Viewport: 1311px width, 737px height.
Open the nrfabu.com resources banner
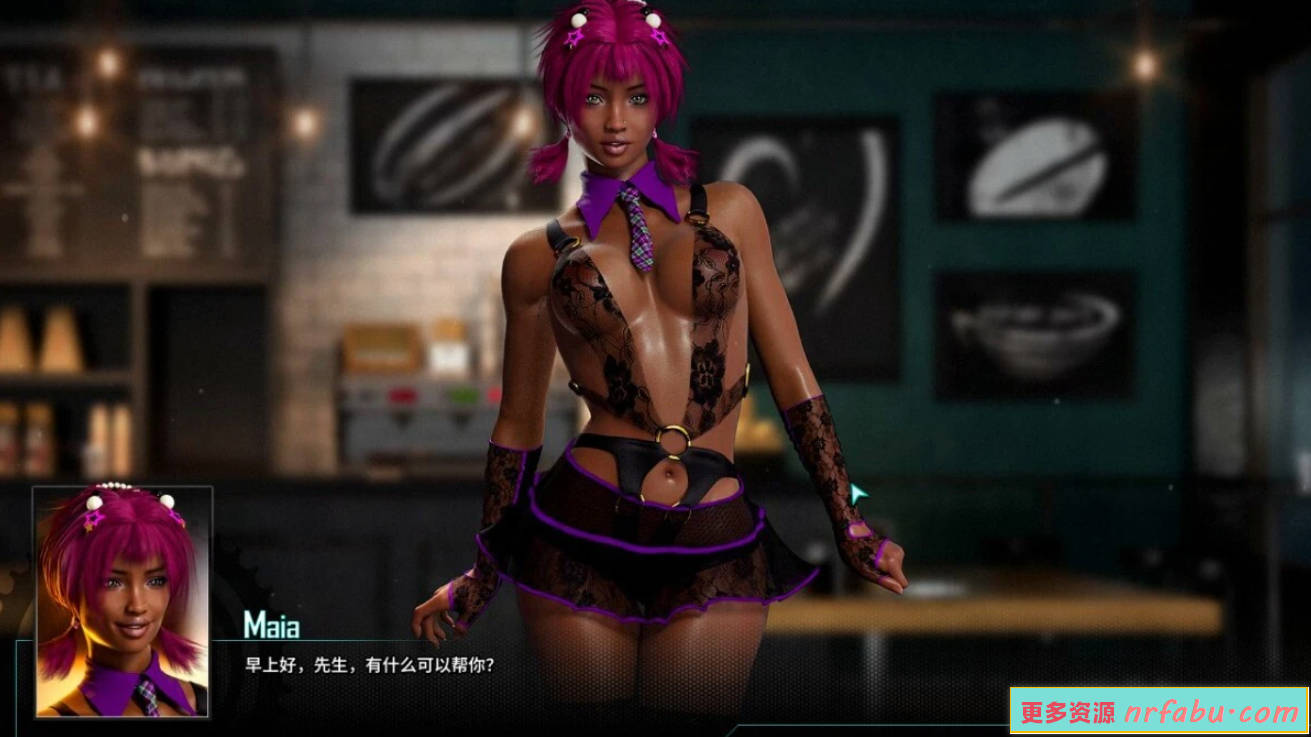(1158, 712)
